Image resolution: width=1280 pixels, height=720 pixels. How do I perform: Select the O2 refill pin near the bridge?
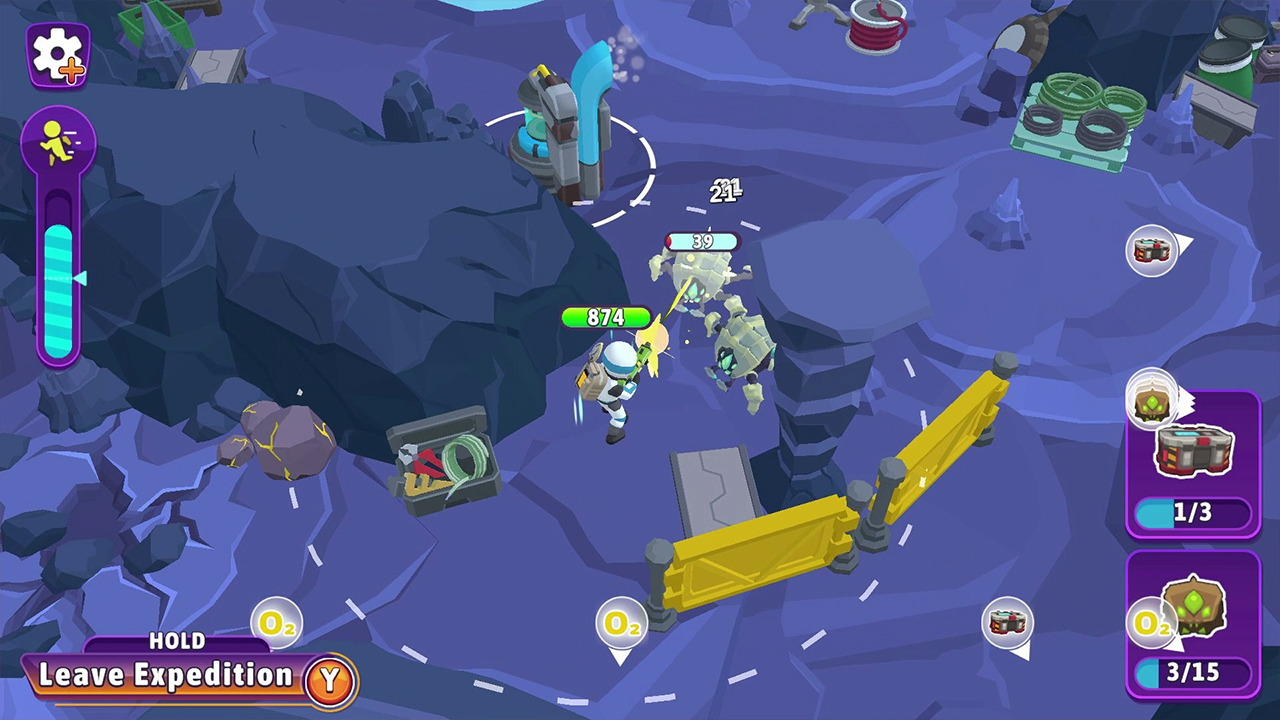(x=621, y=622)
